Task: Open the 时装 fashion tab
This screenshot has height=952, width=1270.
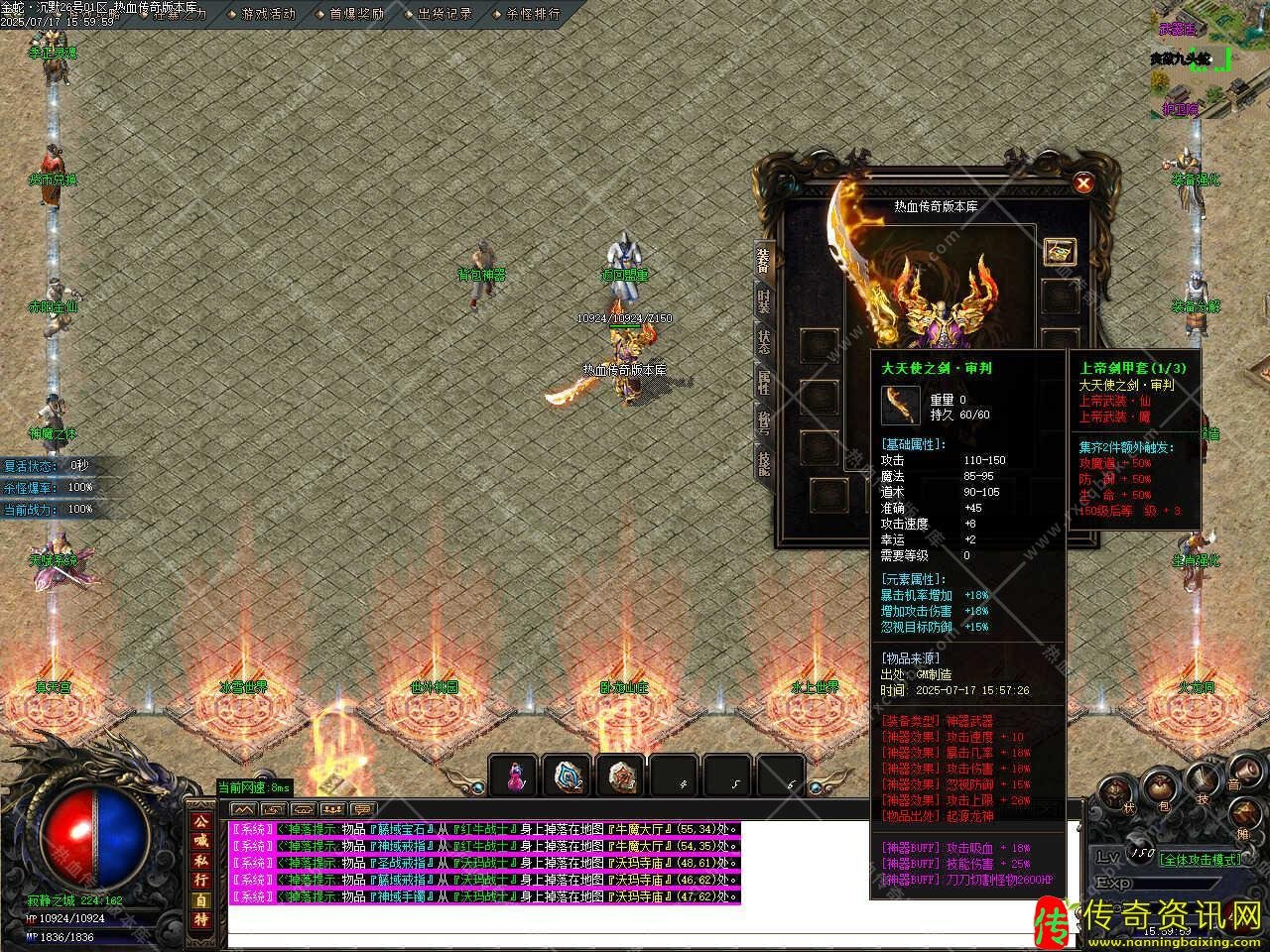Action: (763, 301)
